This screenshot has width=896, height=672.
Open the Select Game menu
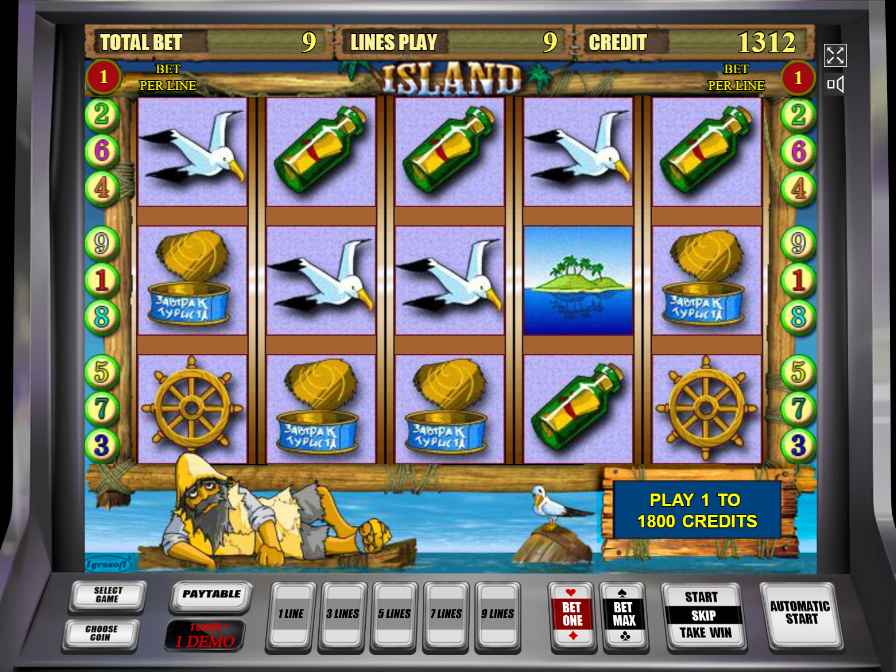click(x=108, y=596)
